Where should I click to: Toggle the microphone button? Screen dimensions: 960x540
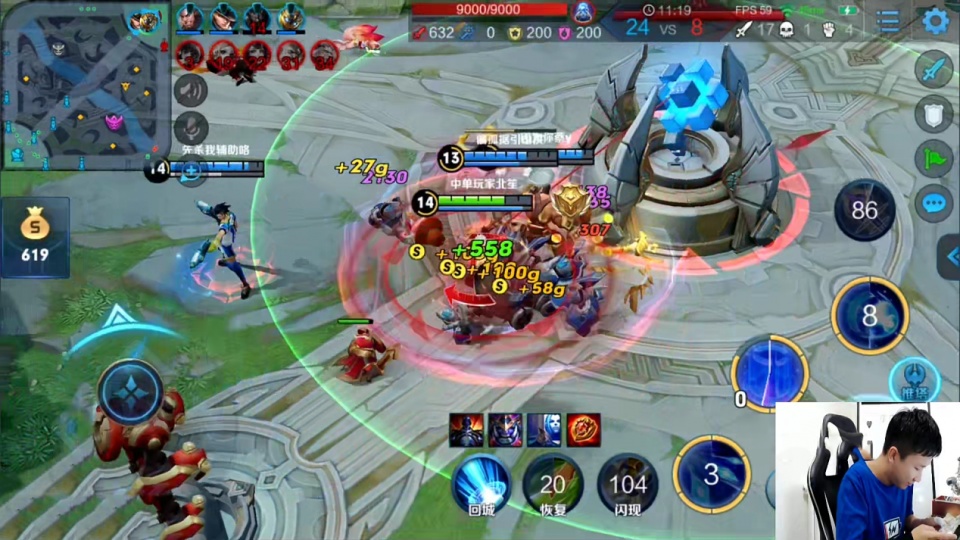(190, 129)
